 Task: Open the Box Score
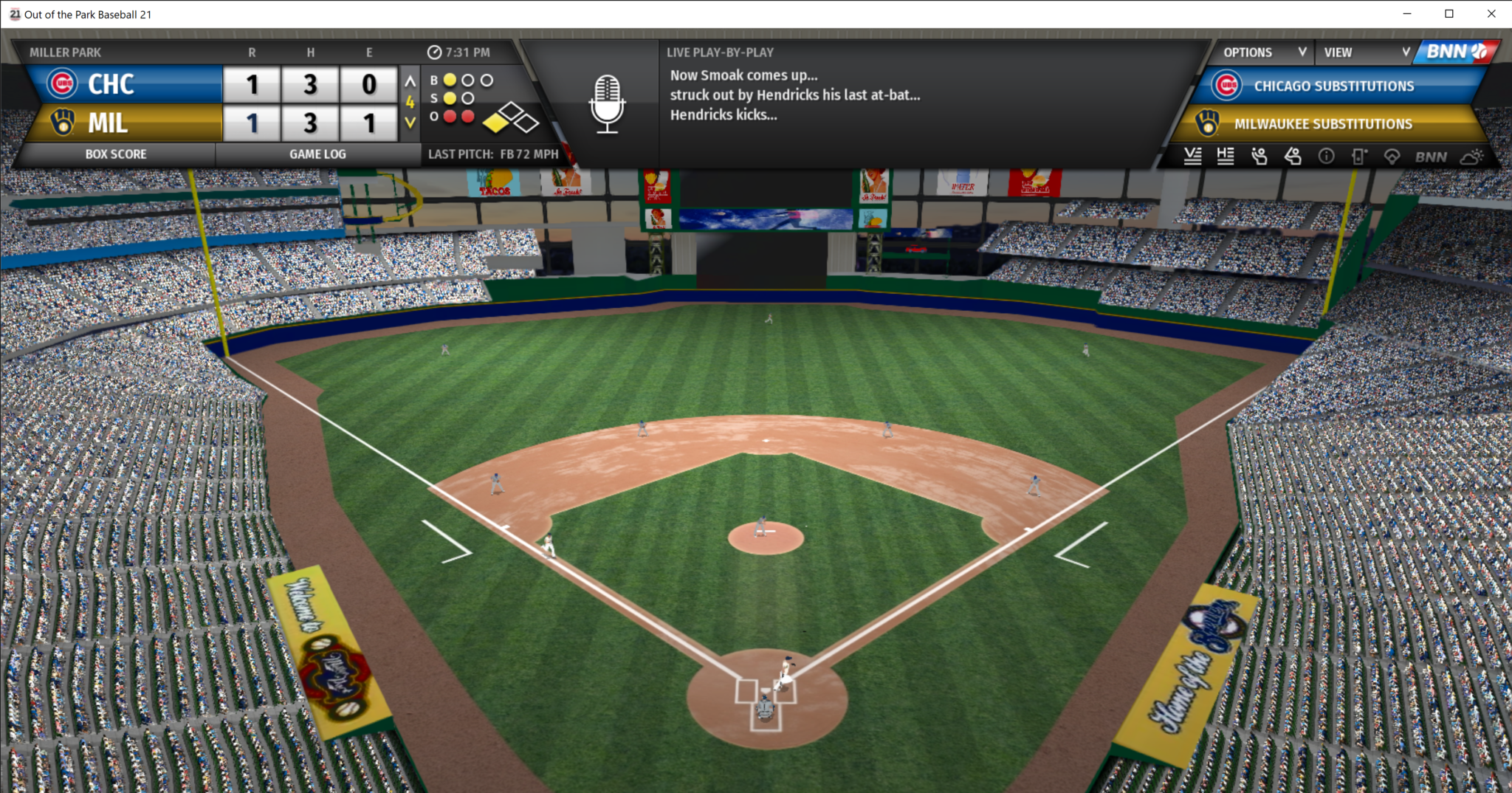(x=116, y=154)
